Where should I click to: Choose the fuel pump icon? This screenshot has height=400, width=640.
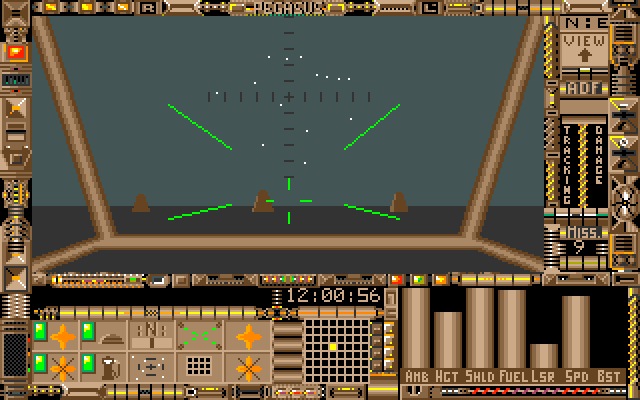click(x=110, y=366)
